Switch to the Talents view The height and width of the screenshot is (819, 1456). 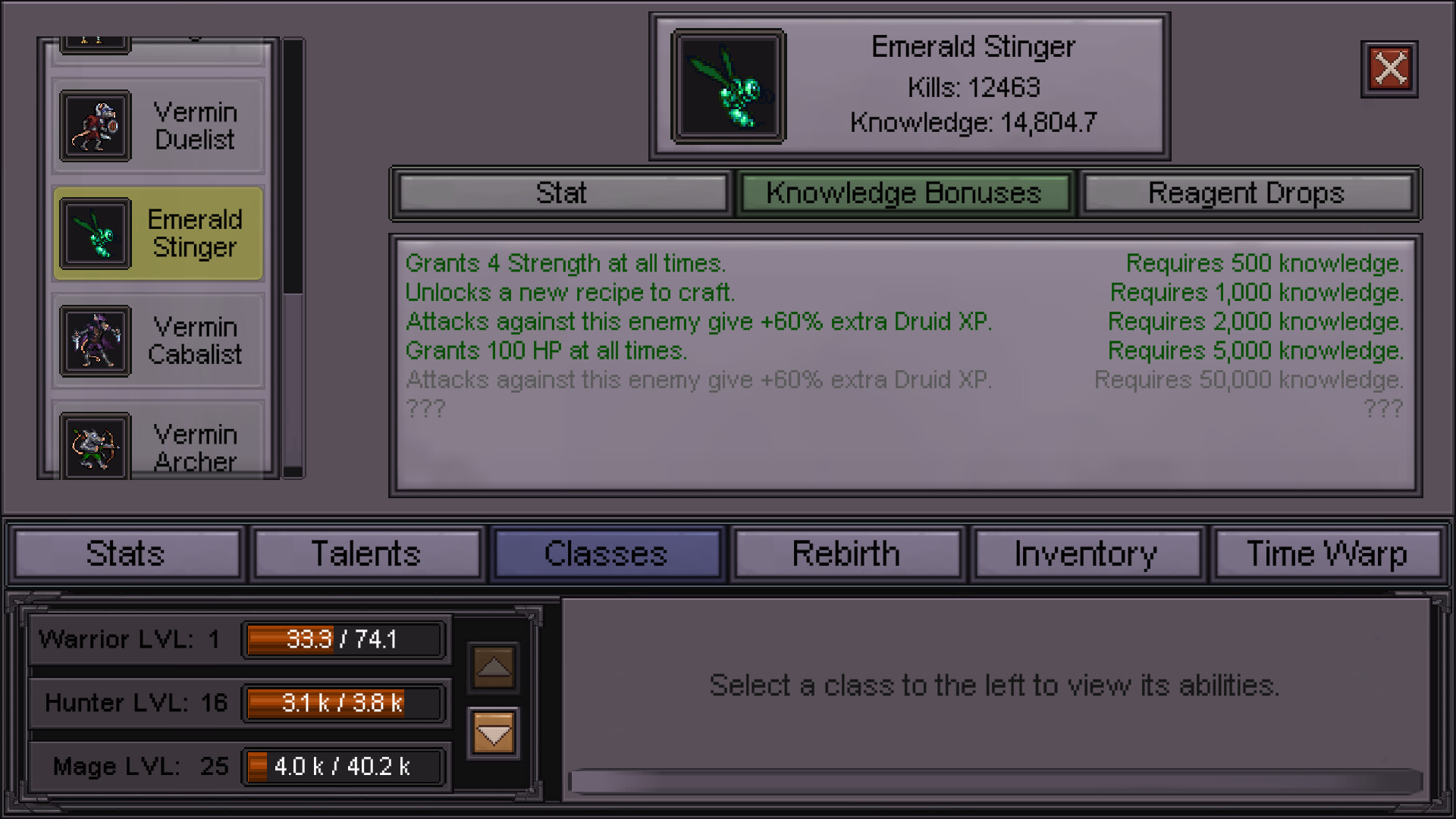tap(367, 554)
